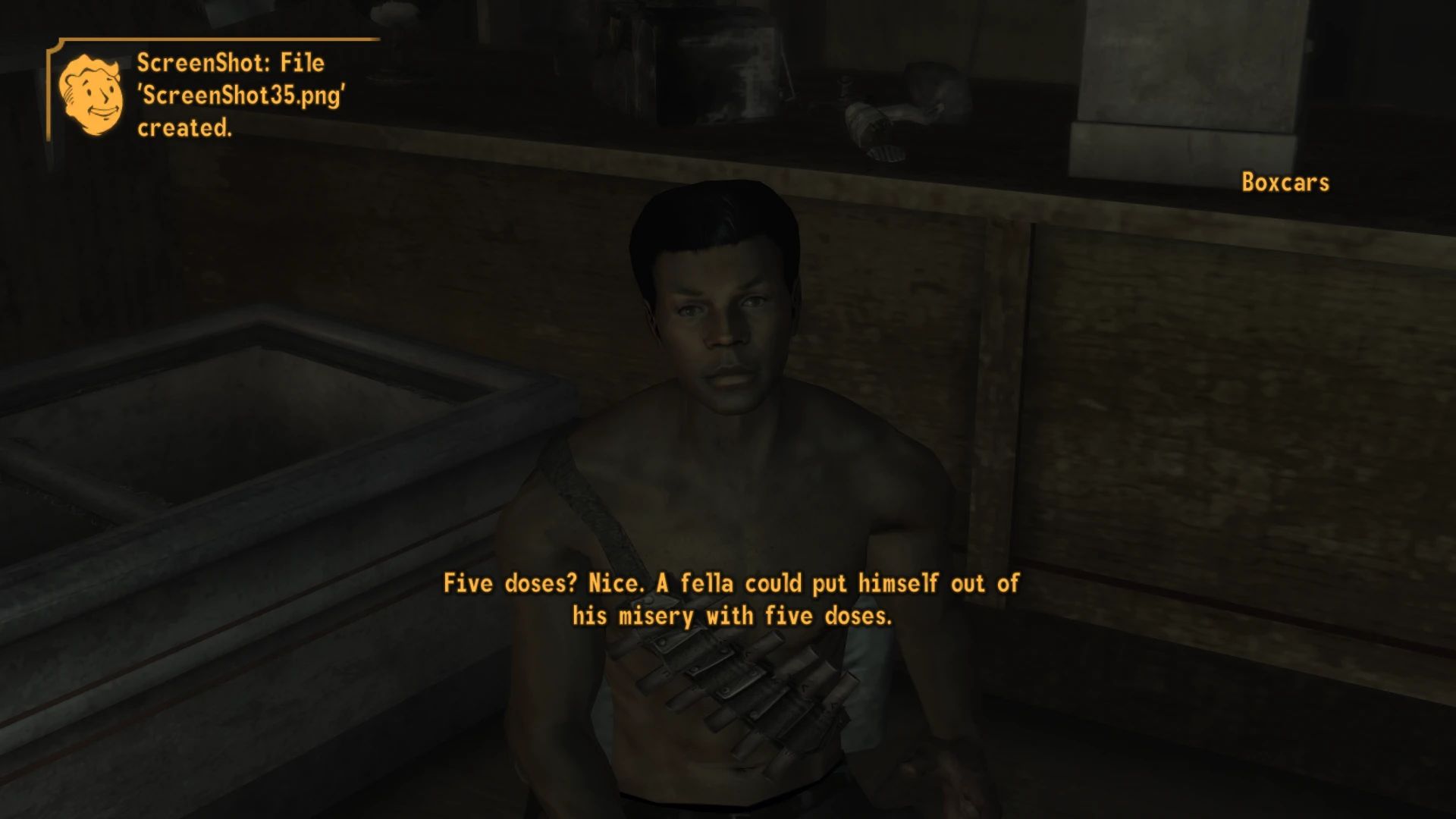Click the 'ScreenShot: File' header line
The width and height of the screenshot is (1456, 819).
pyautogui.click(x=229, y=62)
